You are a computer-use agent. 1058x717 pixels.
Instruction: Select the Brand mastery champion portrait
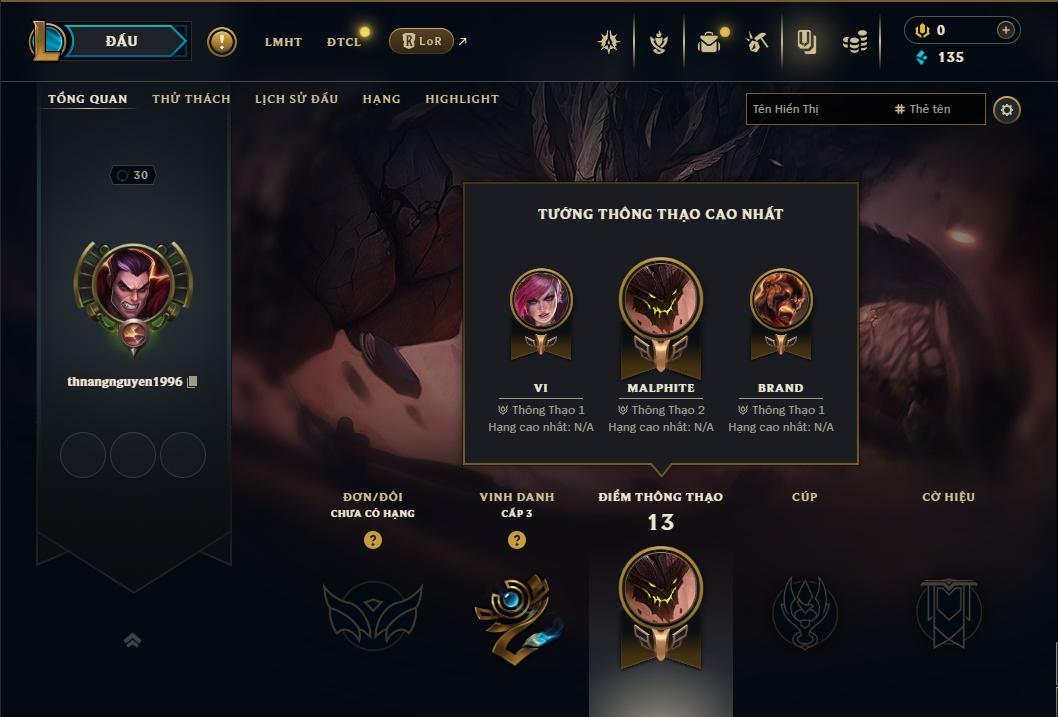[x=780, y=299]
